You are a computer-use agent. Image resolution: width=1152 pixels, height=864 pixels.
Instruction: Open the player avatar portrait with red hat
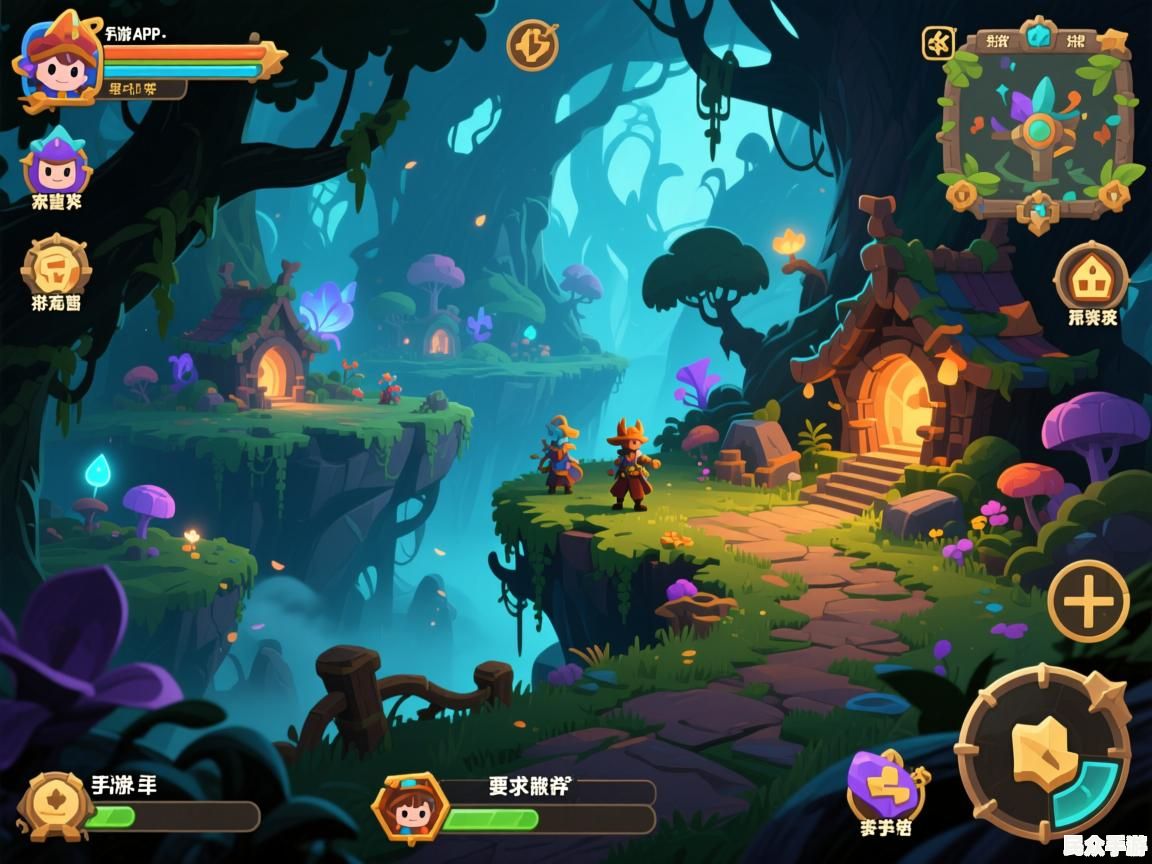(x=56, y=56)
